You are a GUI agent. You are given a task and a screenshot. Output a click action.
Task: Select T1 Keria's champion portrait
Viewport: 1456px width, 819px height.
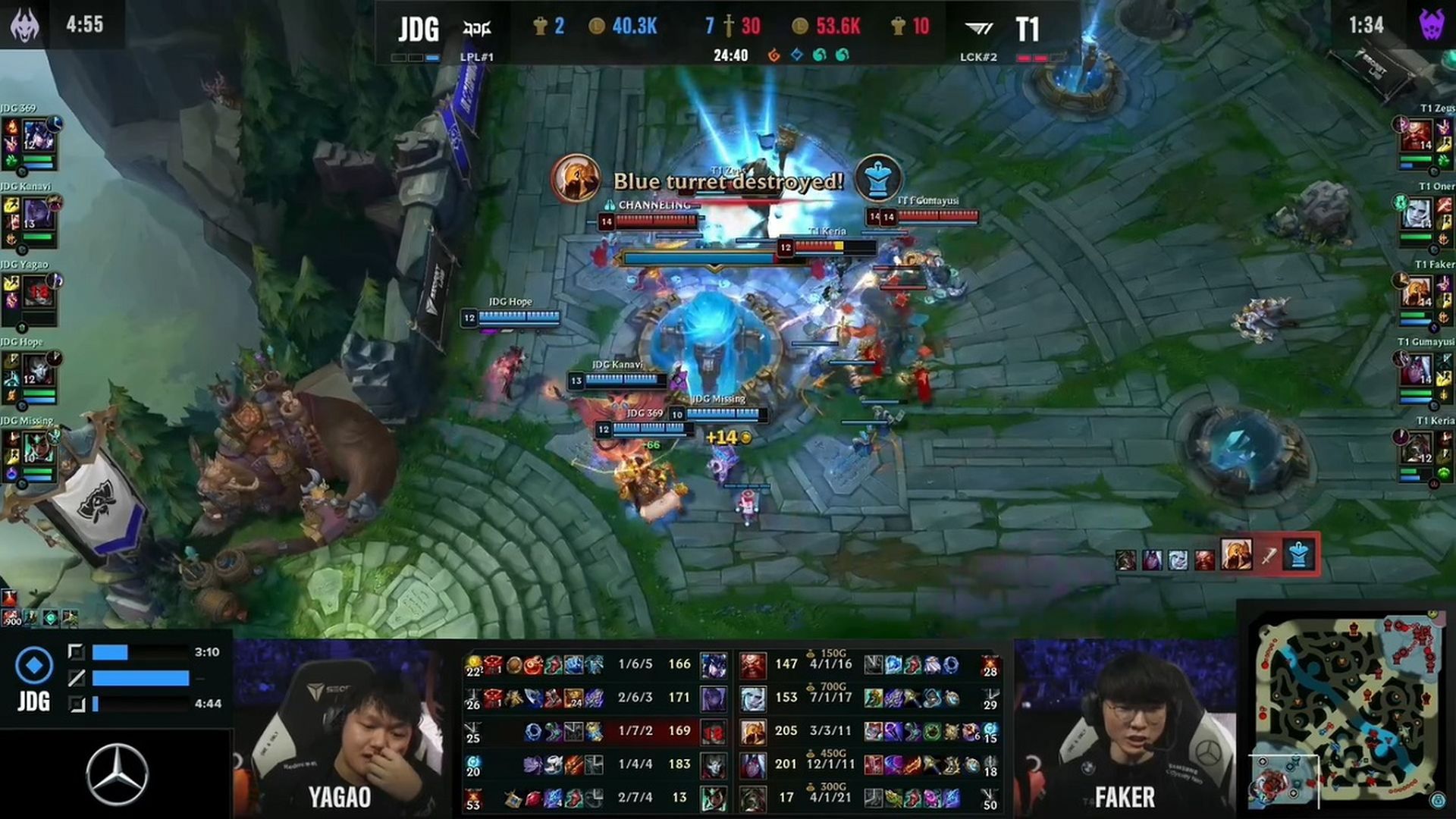click(x=1416, y=448)
